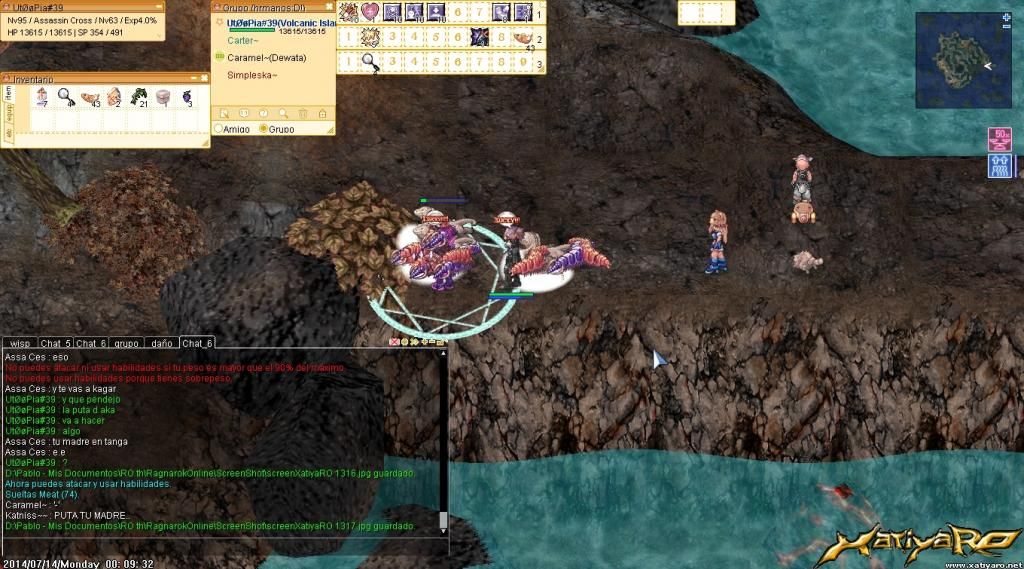Select the green herb stack of 21

137,96
